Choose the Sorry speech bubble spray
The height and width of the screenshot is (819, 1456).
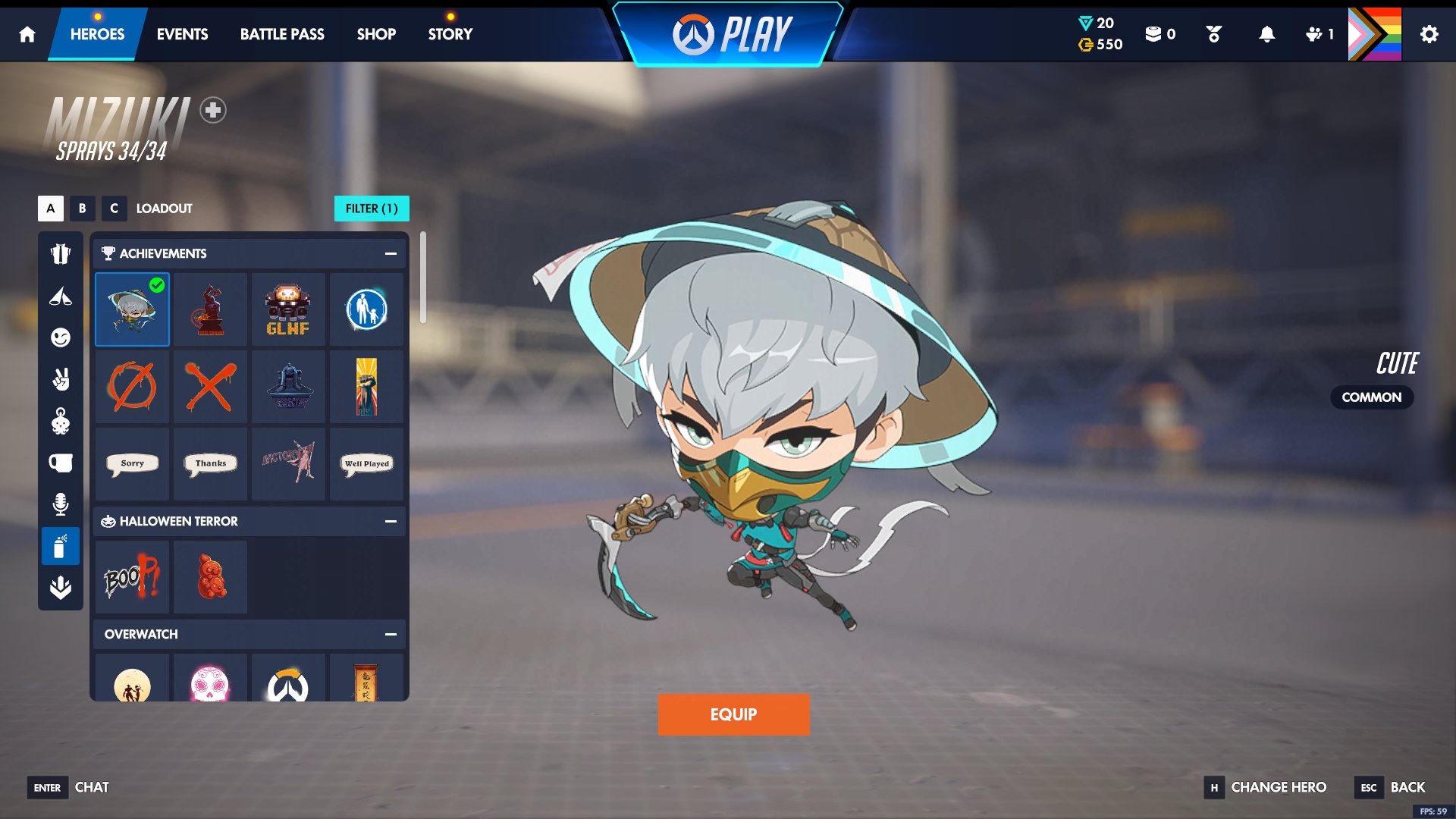(x=133, y=463)
